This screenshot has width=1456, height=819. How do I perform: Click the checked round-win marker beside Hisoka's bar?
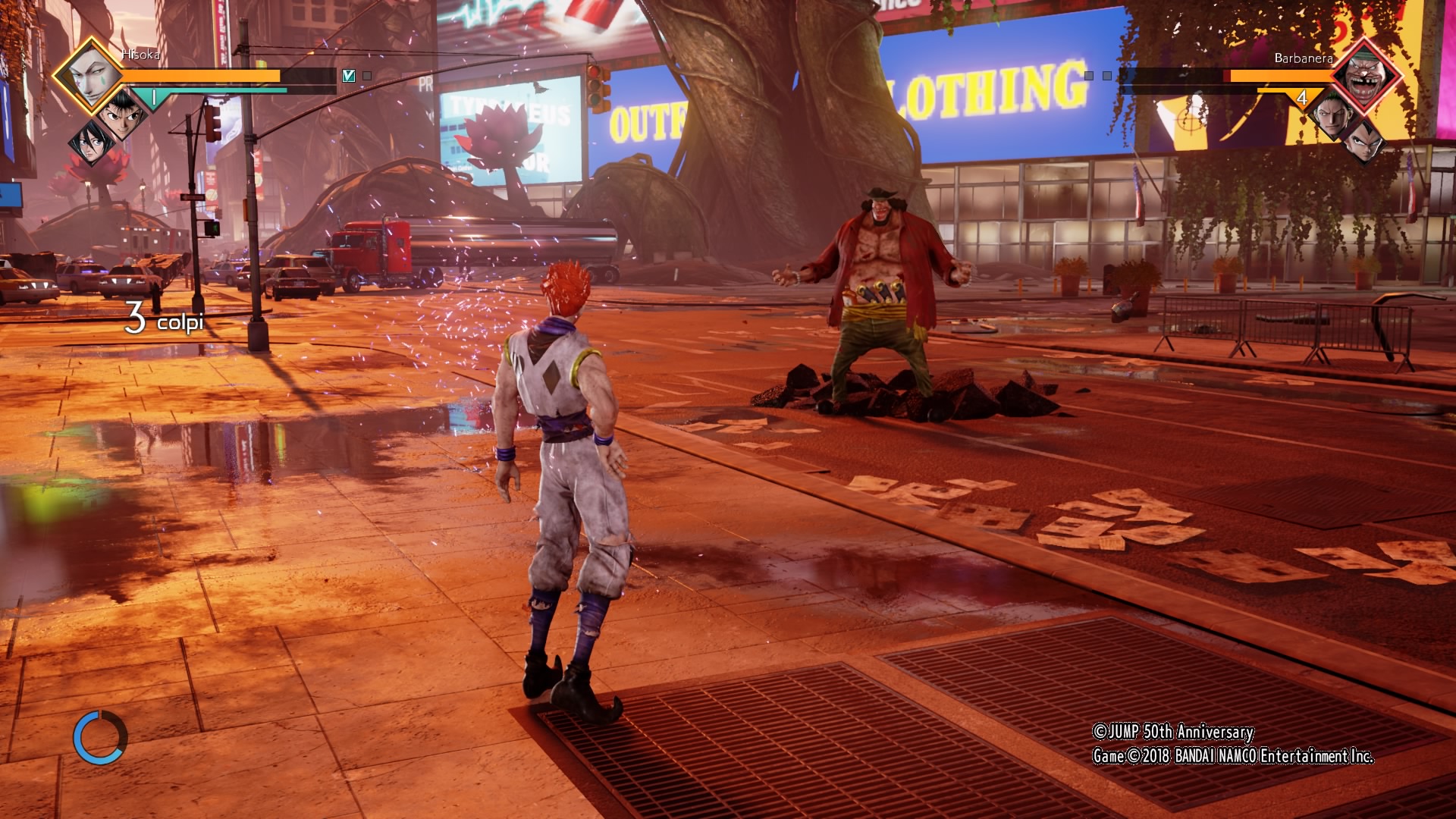pyautogui.click(x=349, y=76)
